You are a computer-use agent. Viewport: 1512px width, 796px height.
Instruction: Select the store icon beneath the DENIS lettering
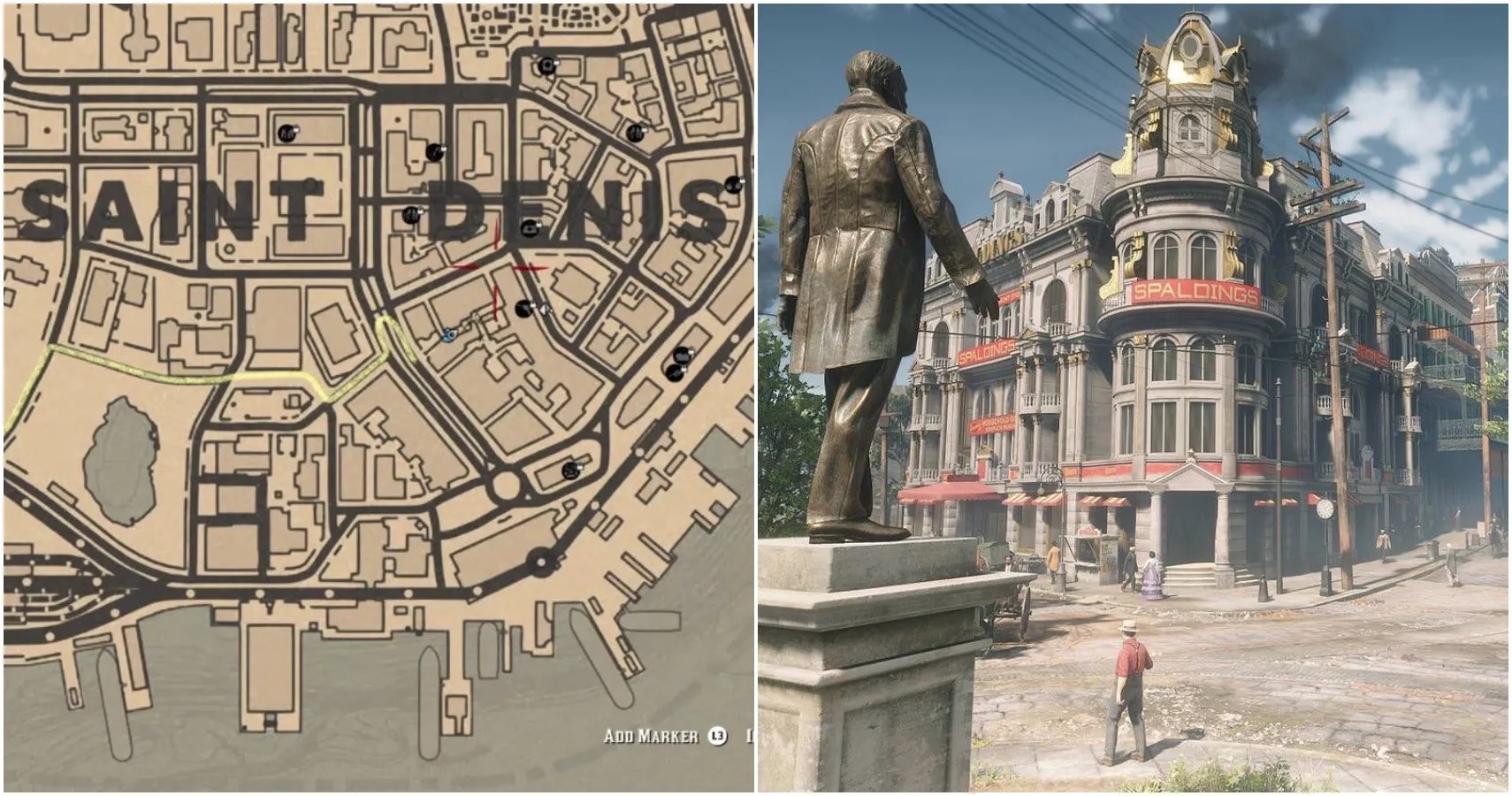(530, 229)
